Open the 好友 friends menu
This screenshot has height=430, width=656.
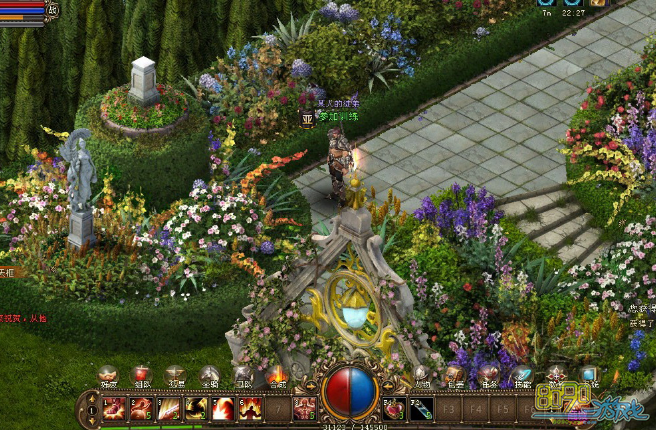pos(107,376)
